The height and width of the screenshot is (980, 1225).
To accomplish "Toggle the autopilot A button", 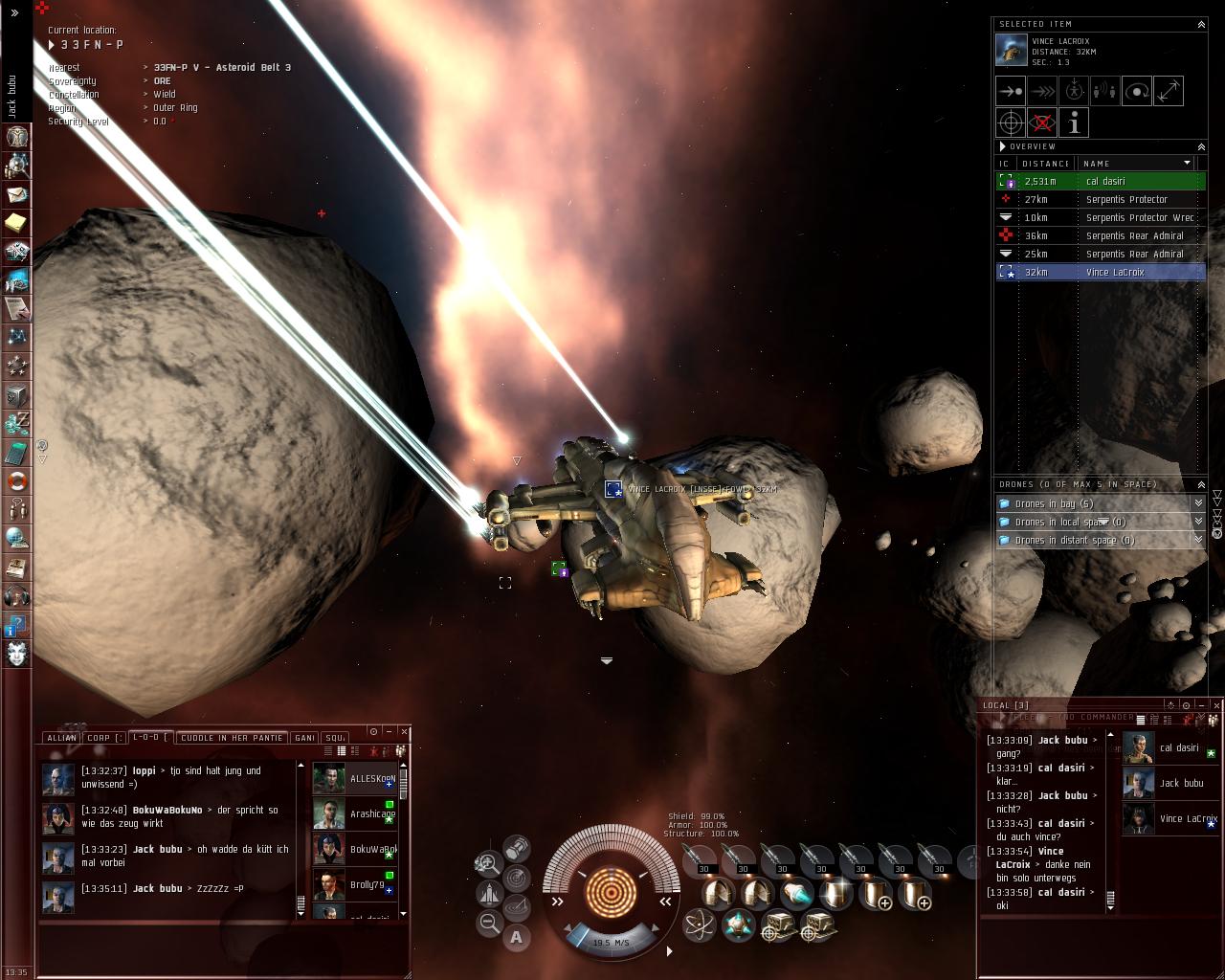I will point(517,937).
